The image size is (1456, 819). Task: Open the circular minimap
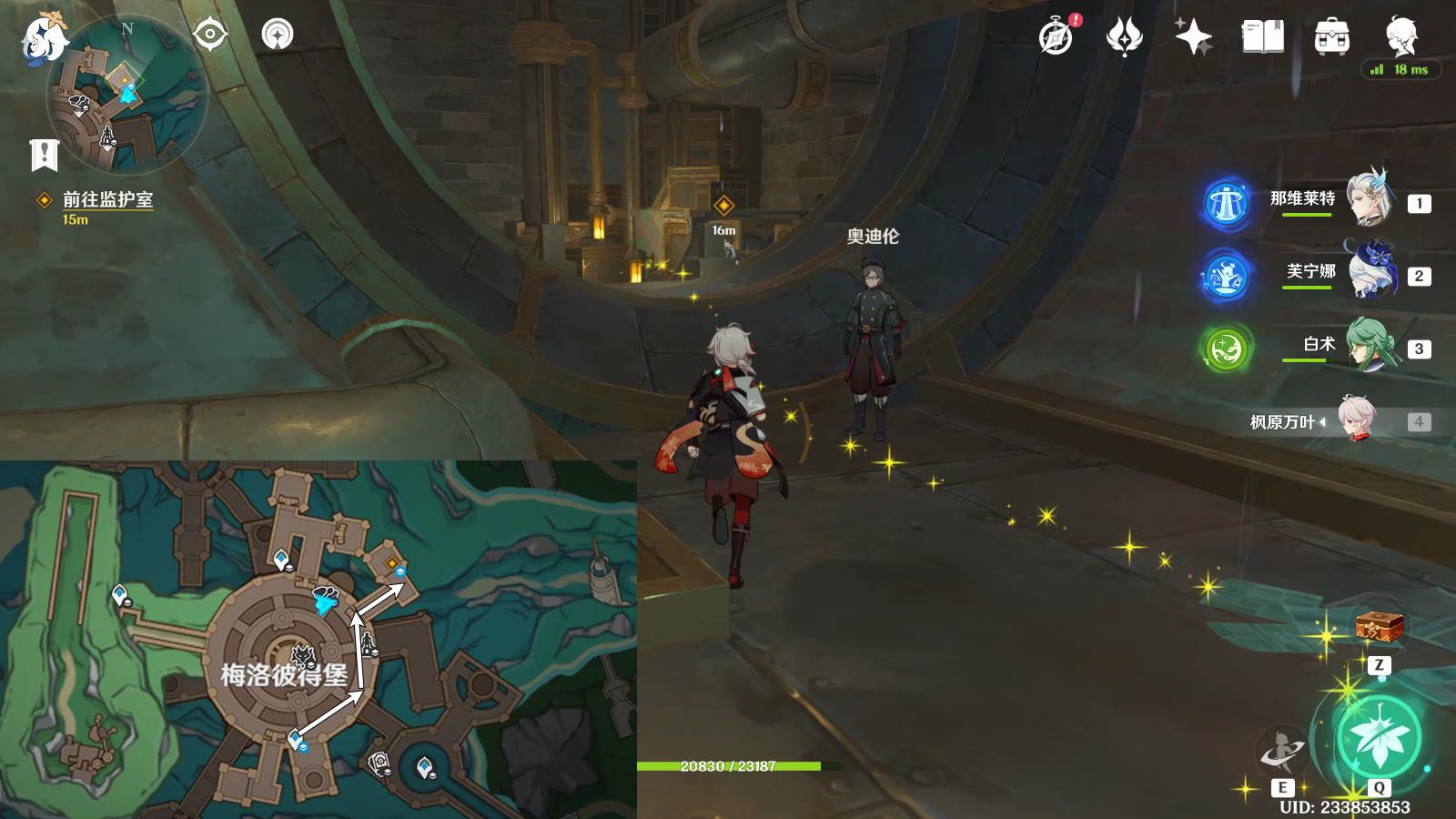[x=127, y=96]
